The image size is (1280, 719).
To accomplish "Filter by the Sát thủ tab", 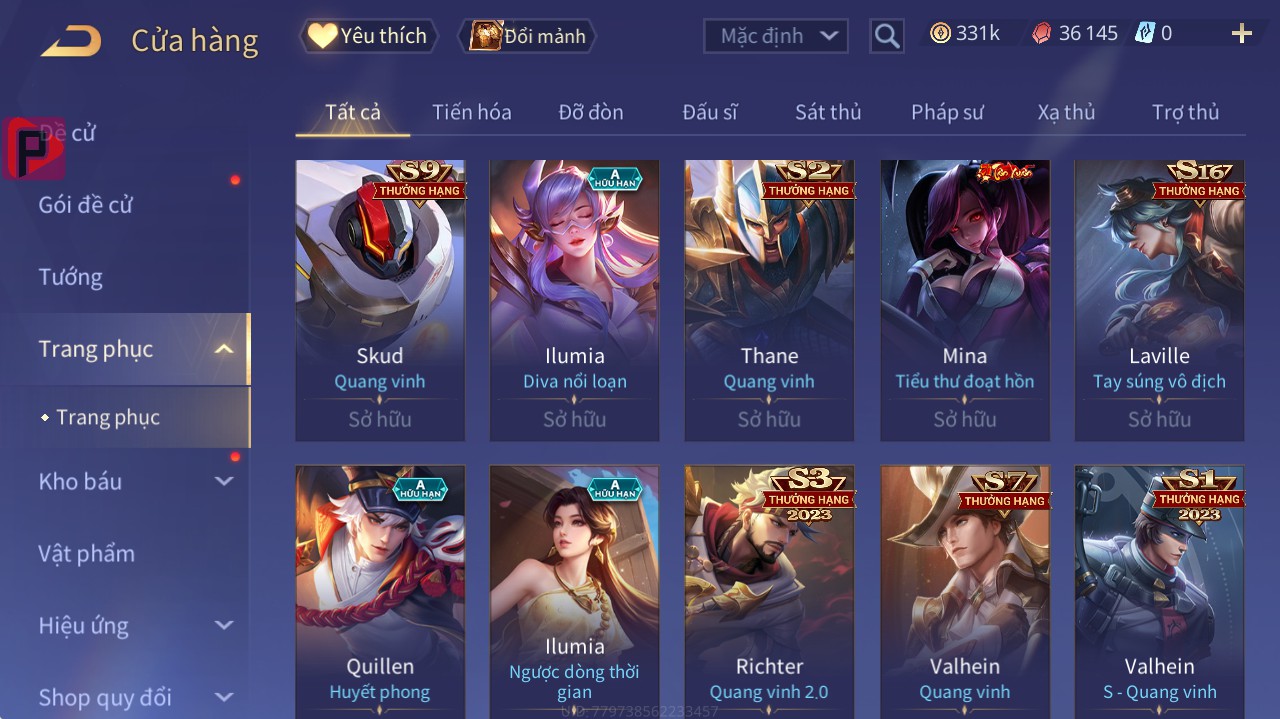I will [x=828, y=112].
